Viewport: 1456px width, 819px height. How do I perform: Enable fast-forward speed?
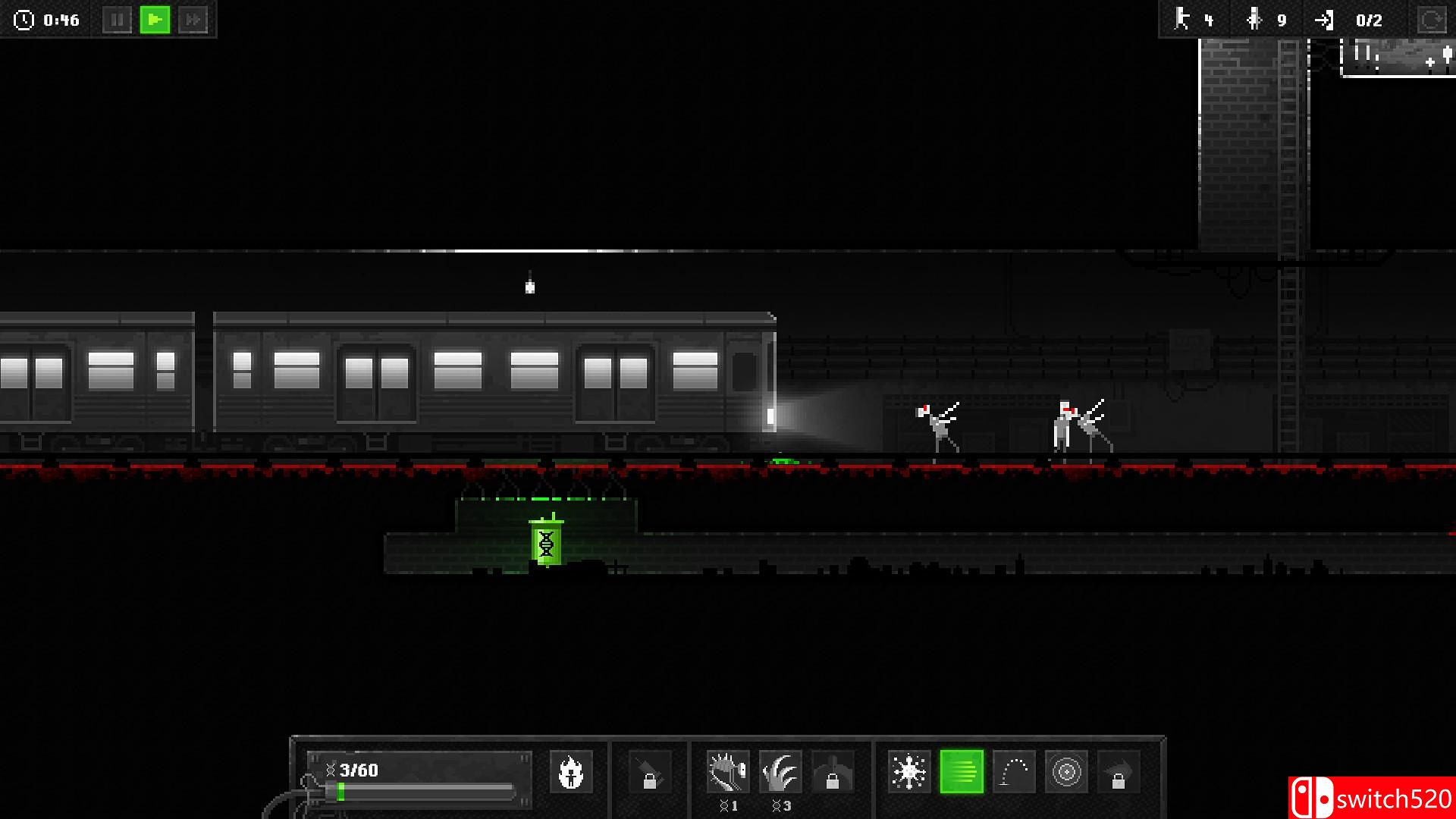coord(193,20)
